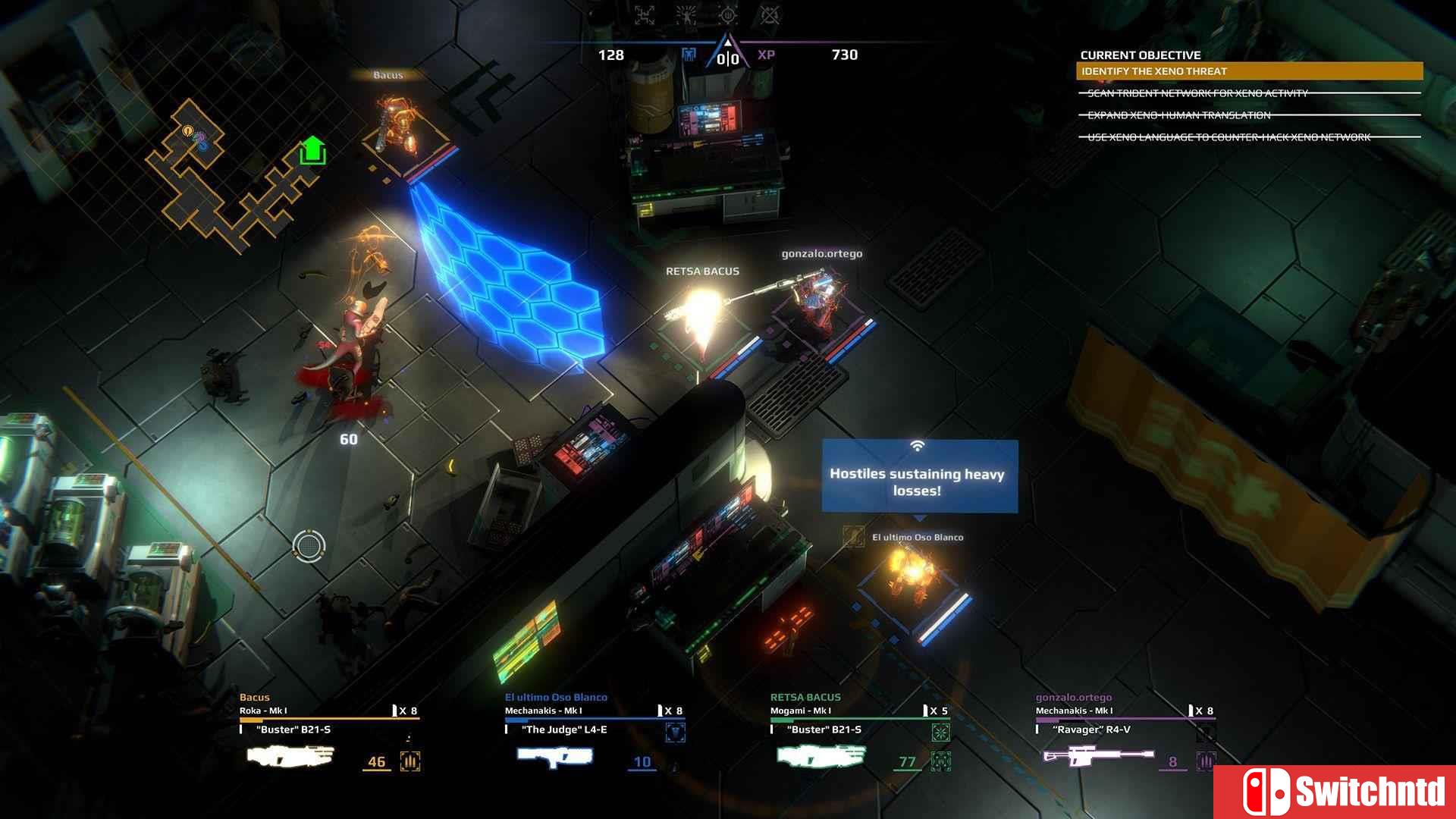Click Bacus's orange ammo clip icon

410,761
